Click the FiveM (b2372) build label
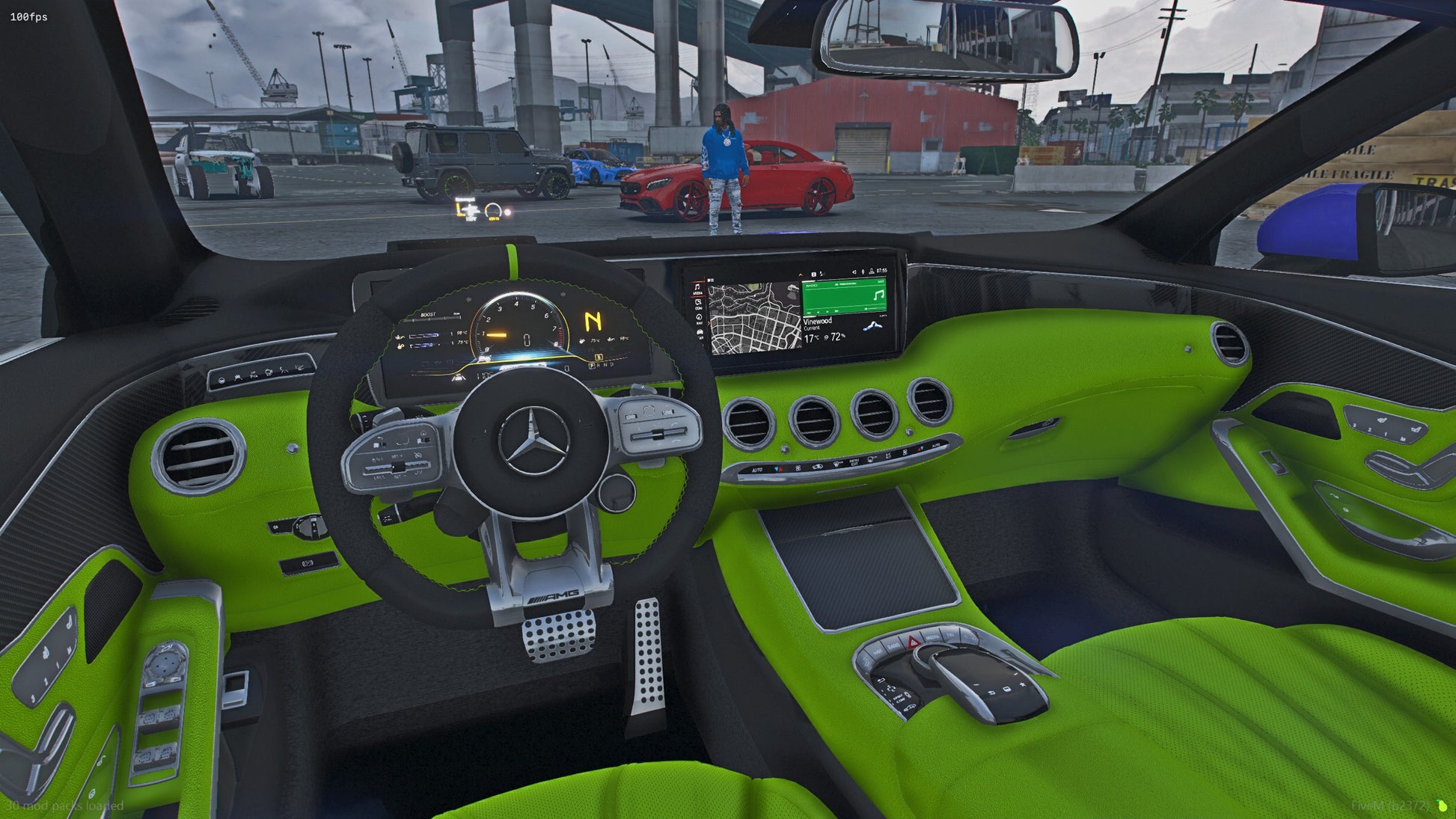Screen dimensions: 1456x819 pyautogui.click(x=1390, y=806)
